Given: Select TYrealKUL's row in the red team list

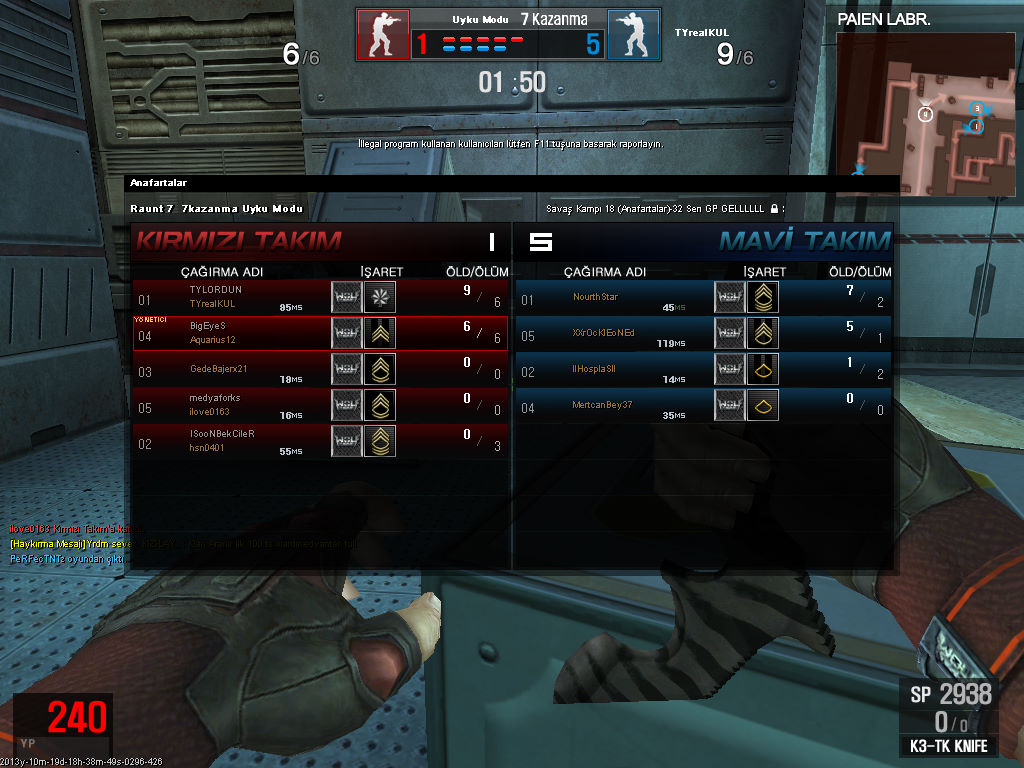Looking at the screenshot, I should click(320, 297).
